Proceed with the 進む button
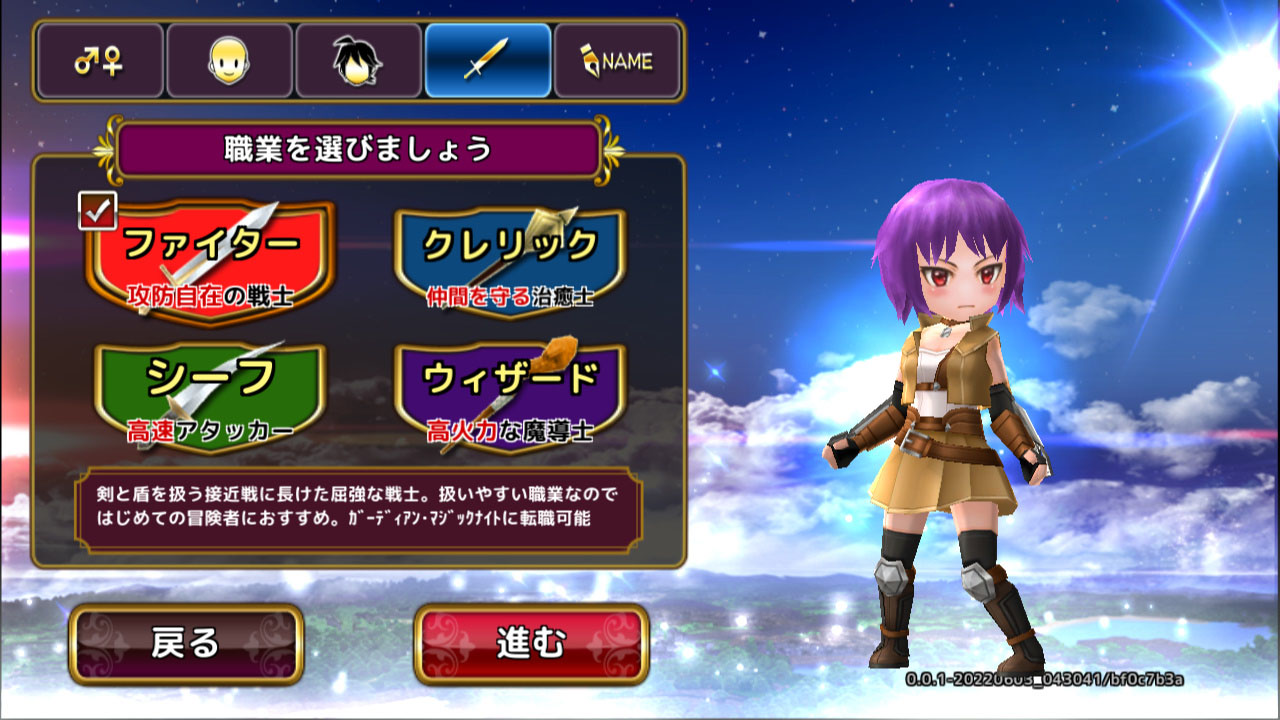The width and height of the screenshot is (1280, 720). [531, 644]
